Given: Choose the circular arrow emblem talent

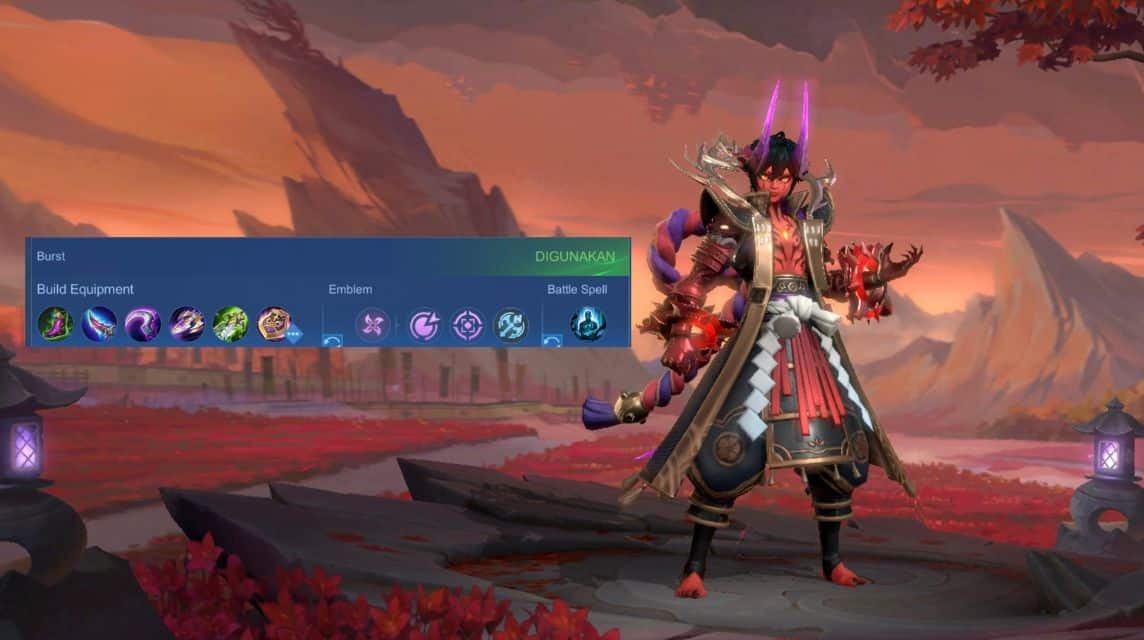Looking at the screenshot, I should click(424, 324).
